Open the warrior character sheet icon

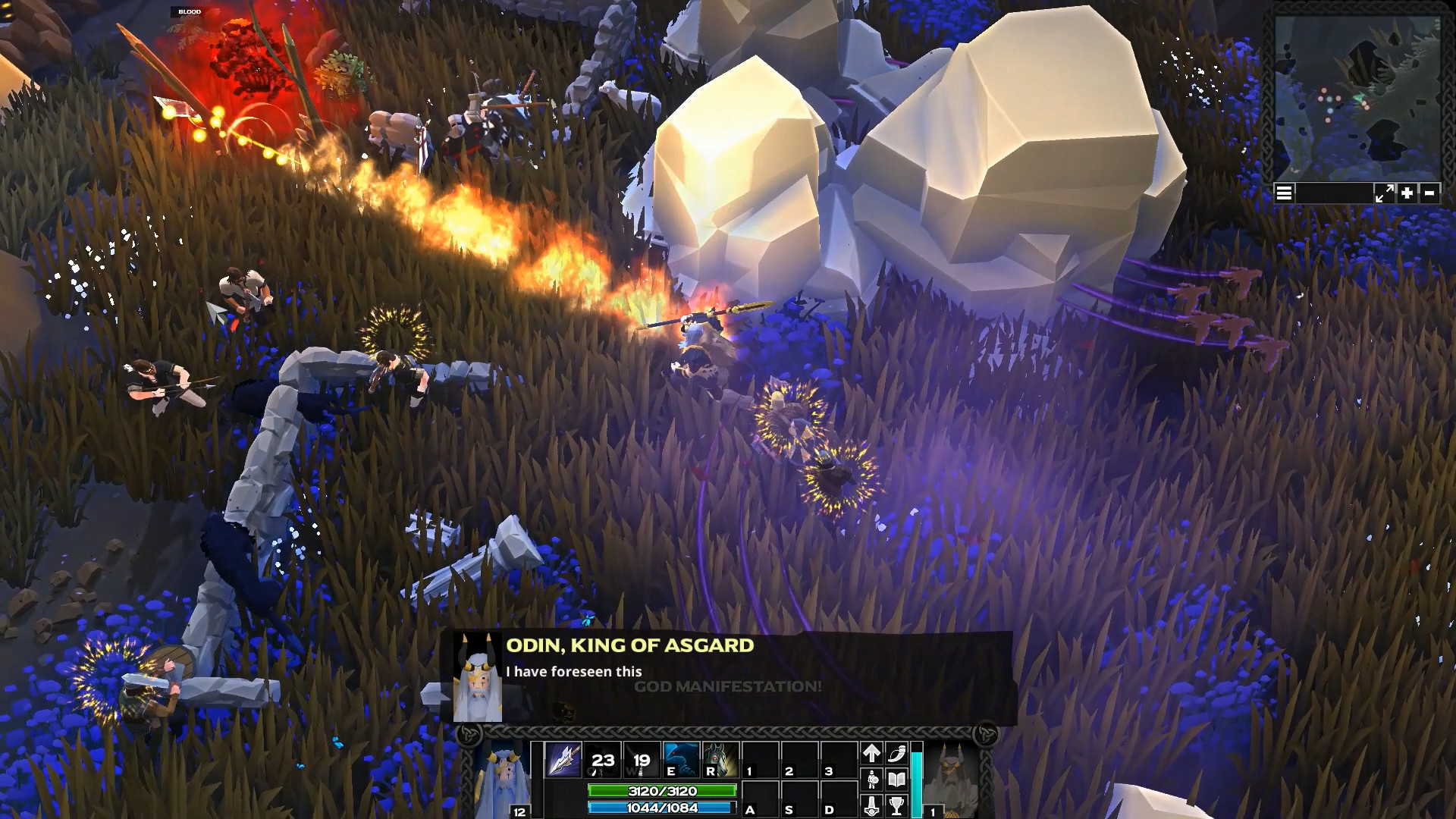click(x=871, y=779)
